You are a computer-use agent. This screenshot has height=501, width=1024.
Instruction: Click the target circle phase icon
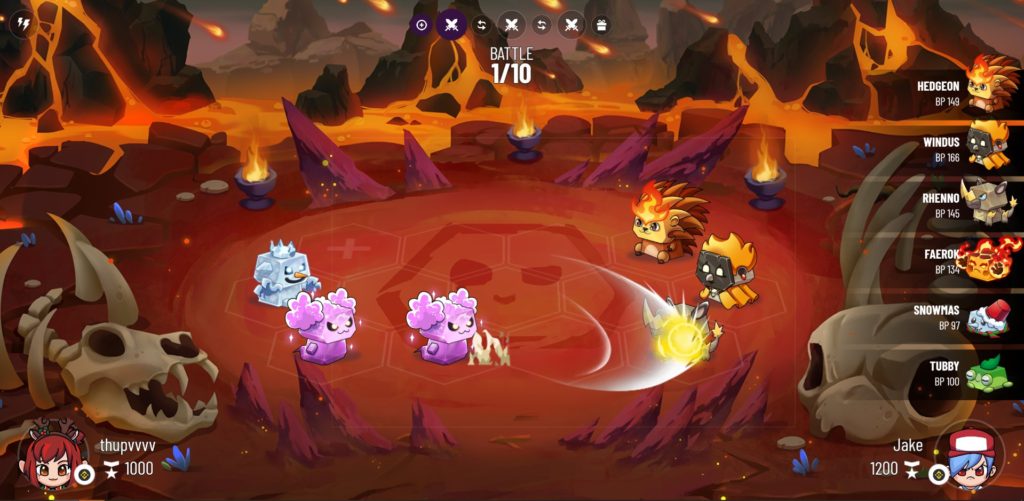(x=421, y=25)
